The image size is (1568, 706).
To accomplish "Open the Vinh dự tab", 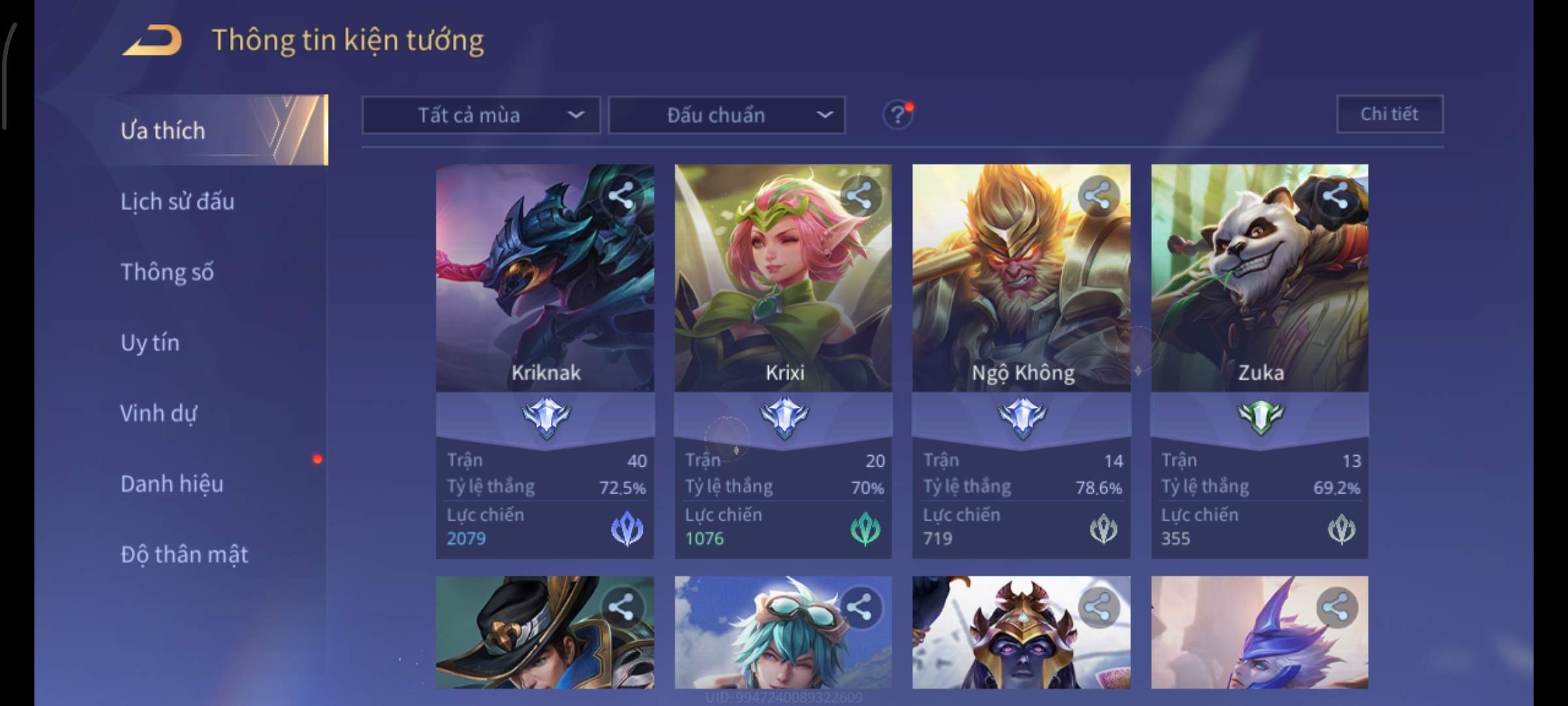I will coord(158,413).
